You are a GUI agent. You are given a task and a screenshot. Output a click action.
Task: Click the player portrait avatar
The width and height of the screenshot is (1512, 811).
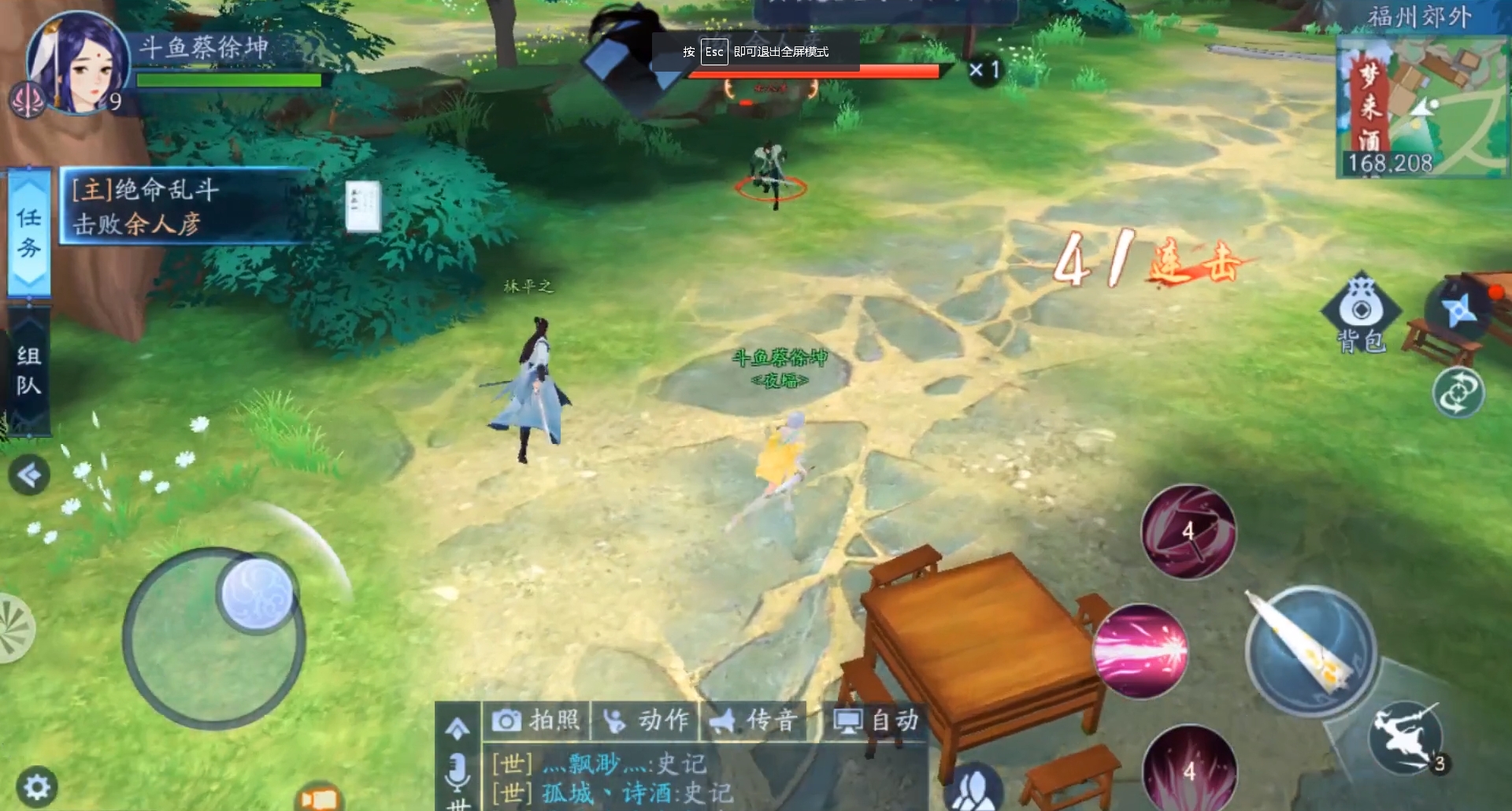[77, 63]
